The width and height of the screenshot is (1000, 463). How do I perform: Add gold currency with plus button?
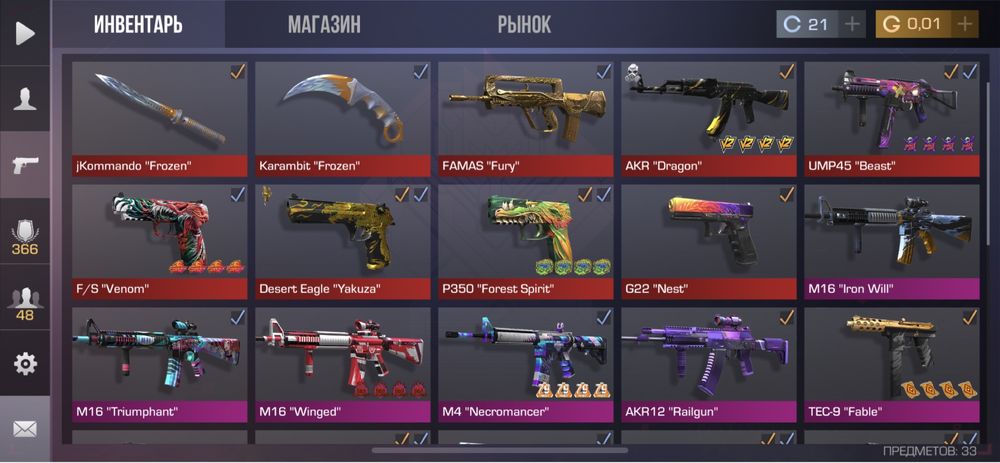[964, 24]
